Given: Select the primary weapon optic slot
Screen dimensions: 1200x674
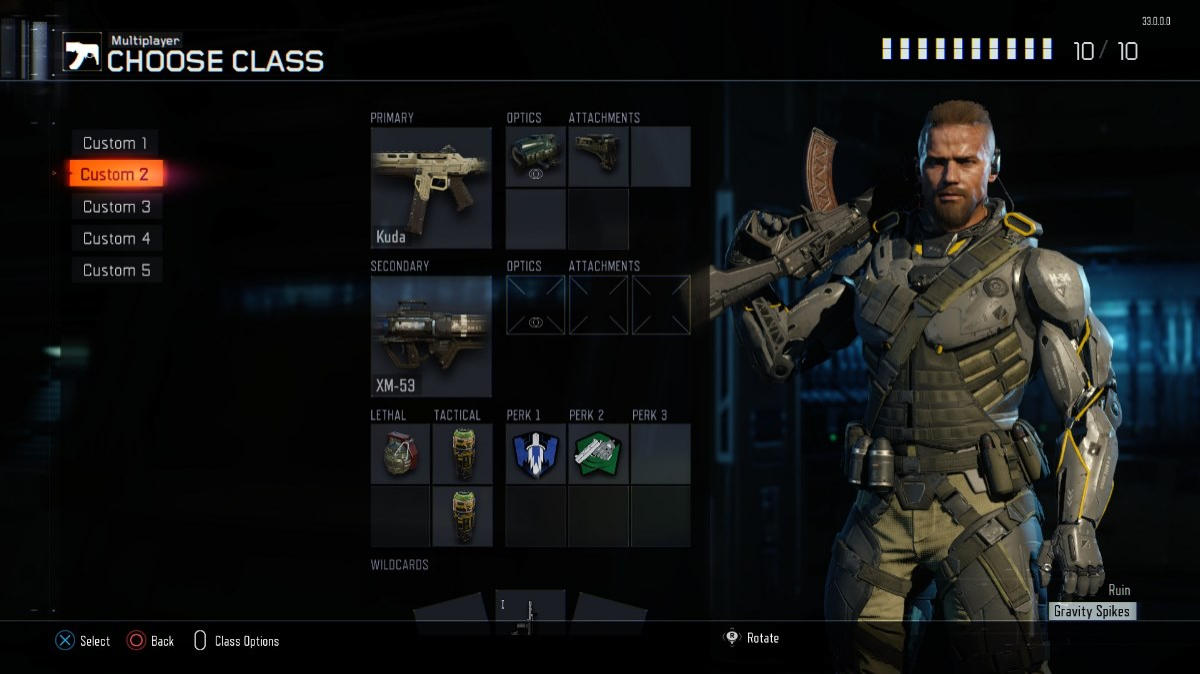Looking at the screenshot, I should tap(535, 156).
